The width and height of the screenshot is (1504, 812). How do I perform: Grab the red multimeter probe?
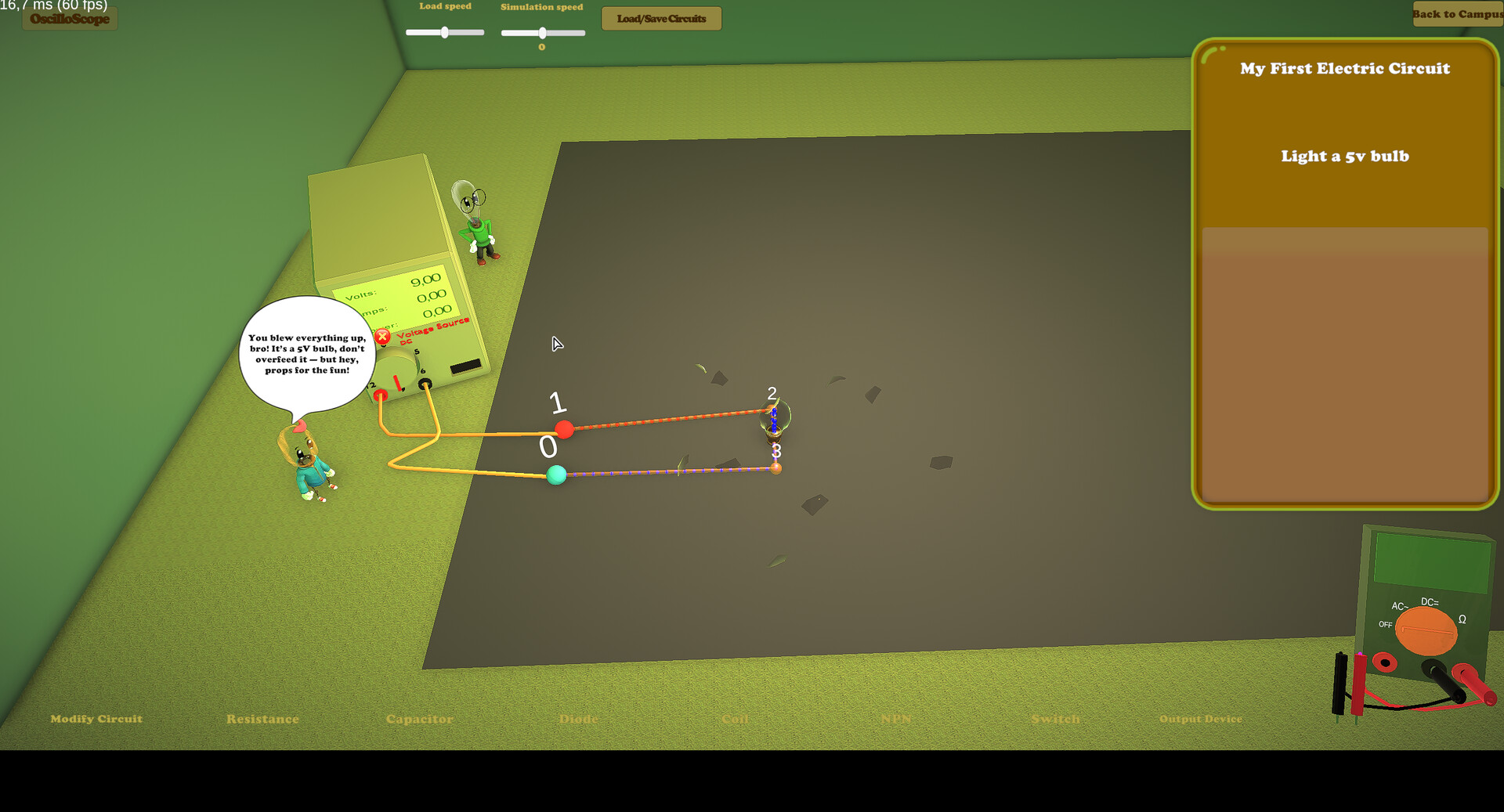coord(1359,683)
